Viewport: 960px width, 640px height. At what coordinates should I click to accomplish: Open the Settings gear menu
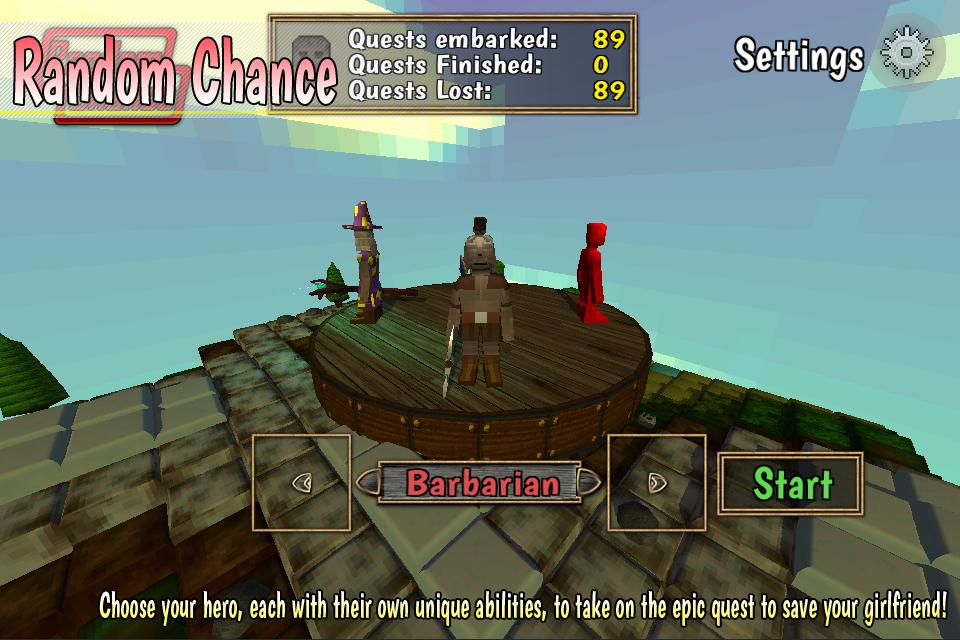907,54
